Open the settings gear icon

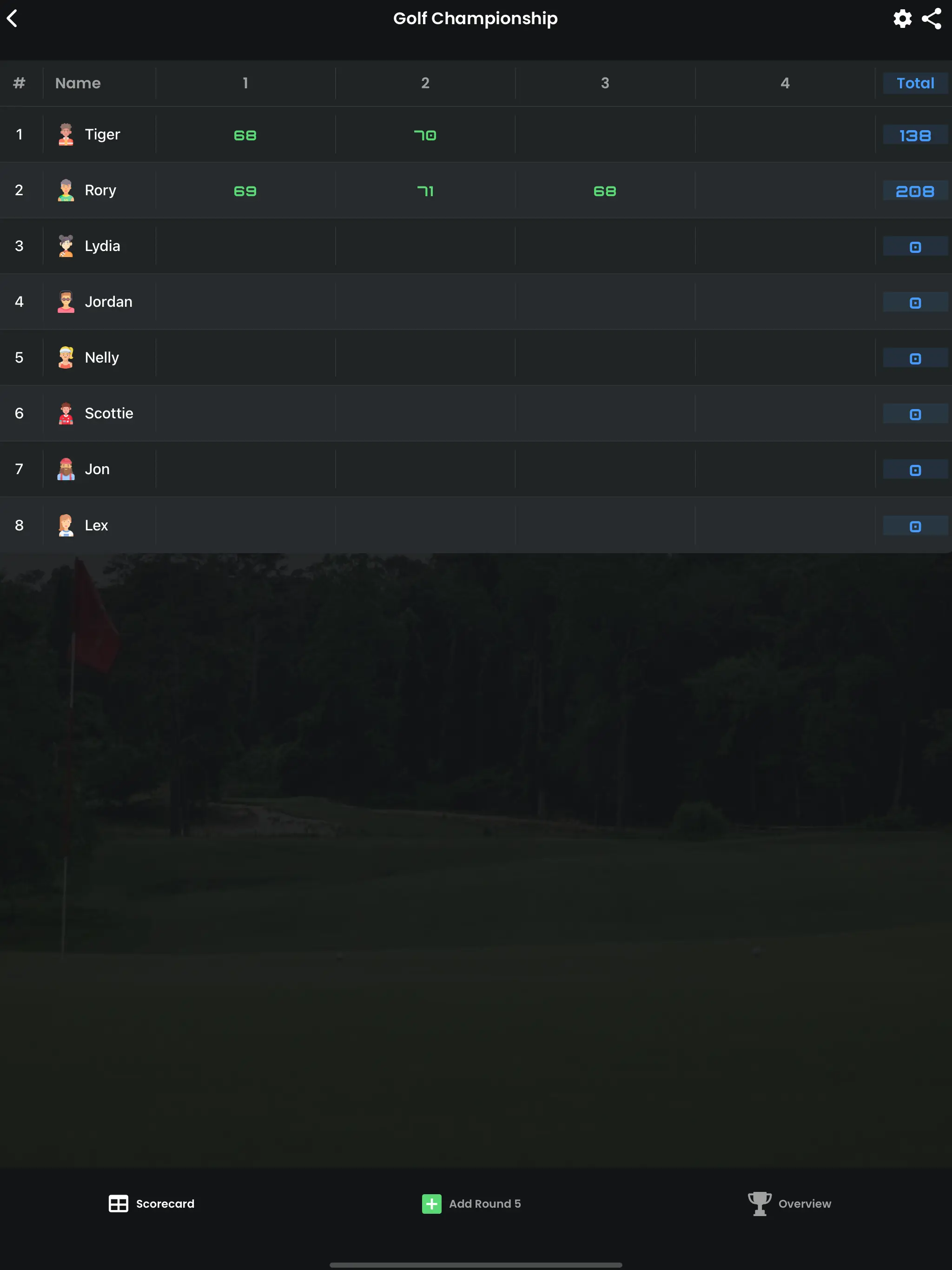(903, 19)
